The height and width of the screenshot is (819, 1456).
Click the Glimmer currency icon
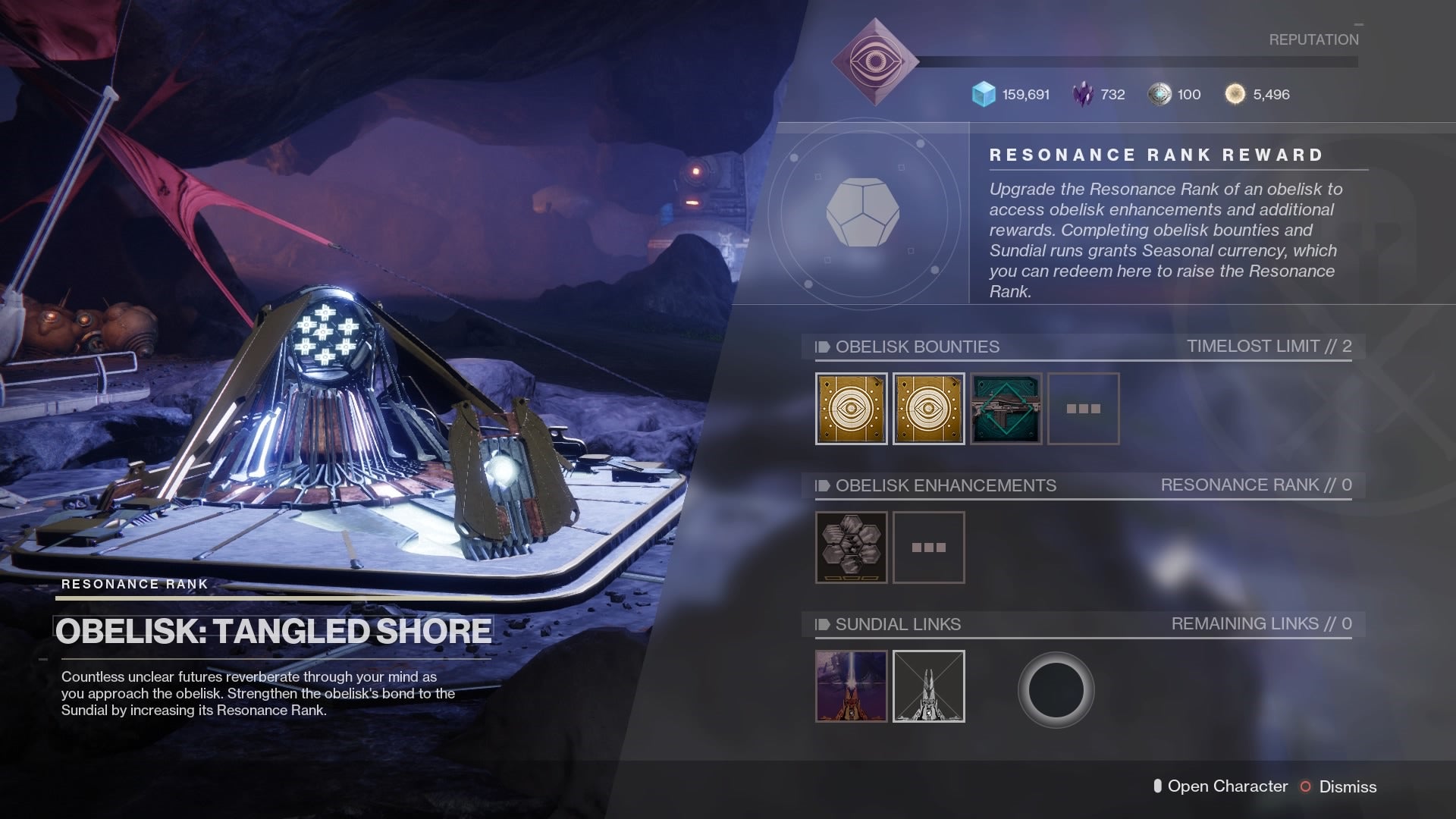tap(983, 94)
